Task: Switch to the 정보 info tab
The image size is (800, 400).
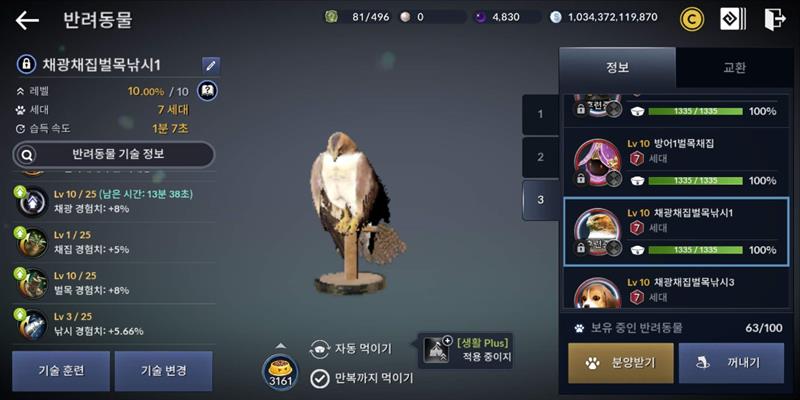Action: click(617, 68)
